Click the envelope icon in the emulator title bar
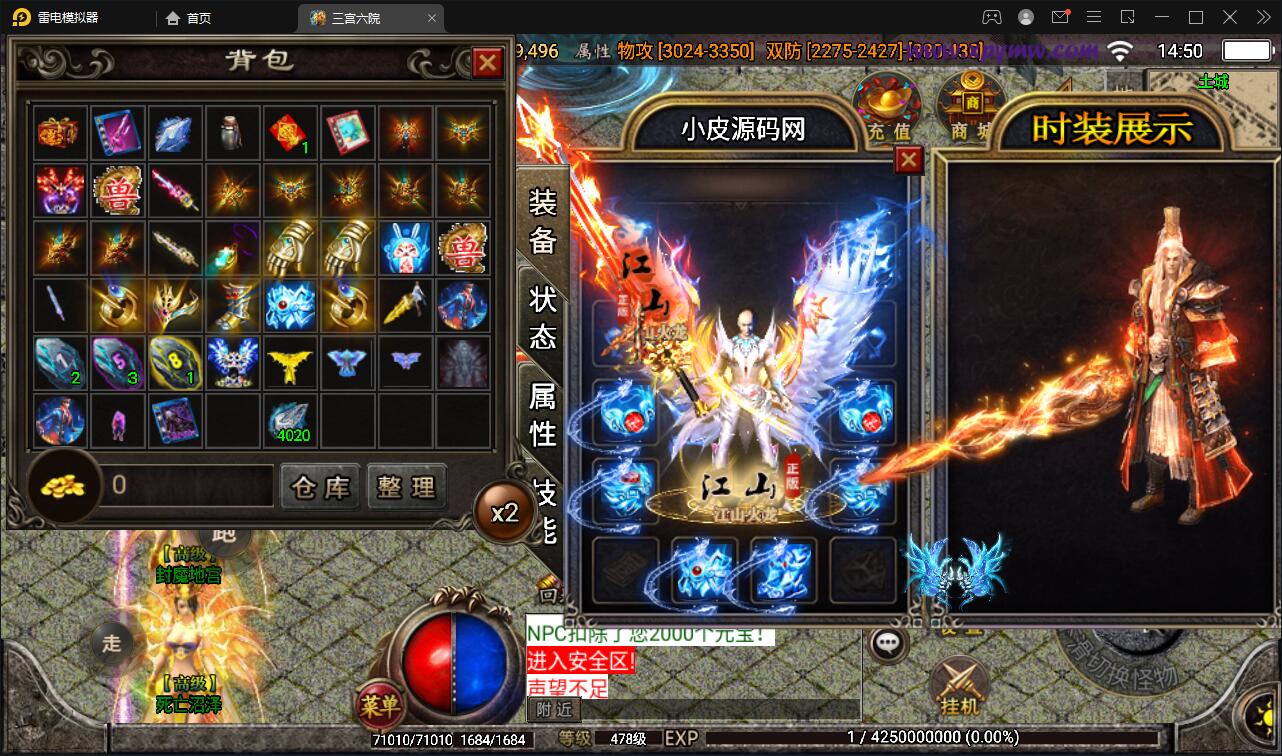Image resolution: width=1282 pixels, height=756 pixels. [1061, 16]
